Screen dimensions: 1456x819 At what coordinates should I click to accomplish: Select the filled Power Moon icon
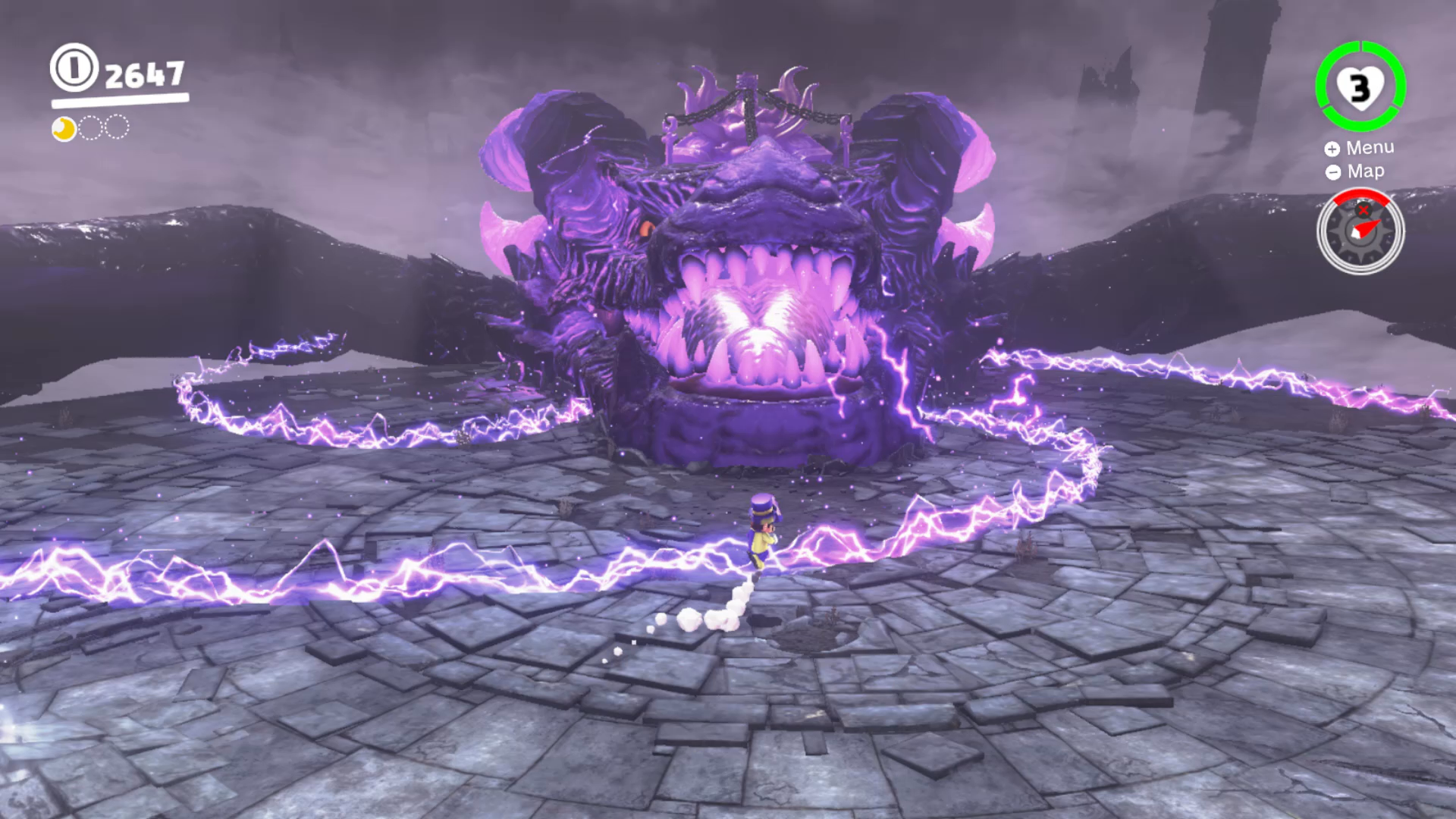click(63, 127)
